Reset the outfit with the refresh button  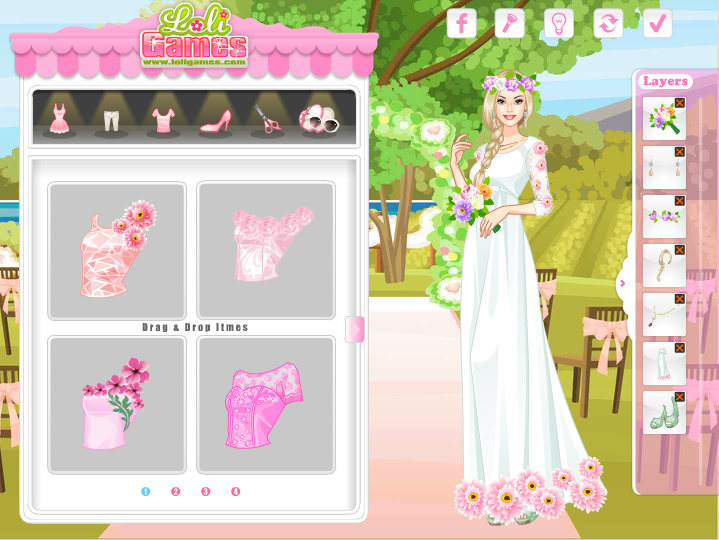[608, 23]
